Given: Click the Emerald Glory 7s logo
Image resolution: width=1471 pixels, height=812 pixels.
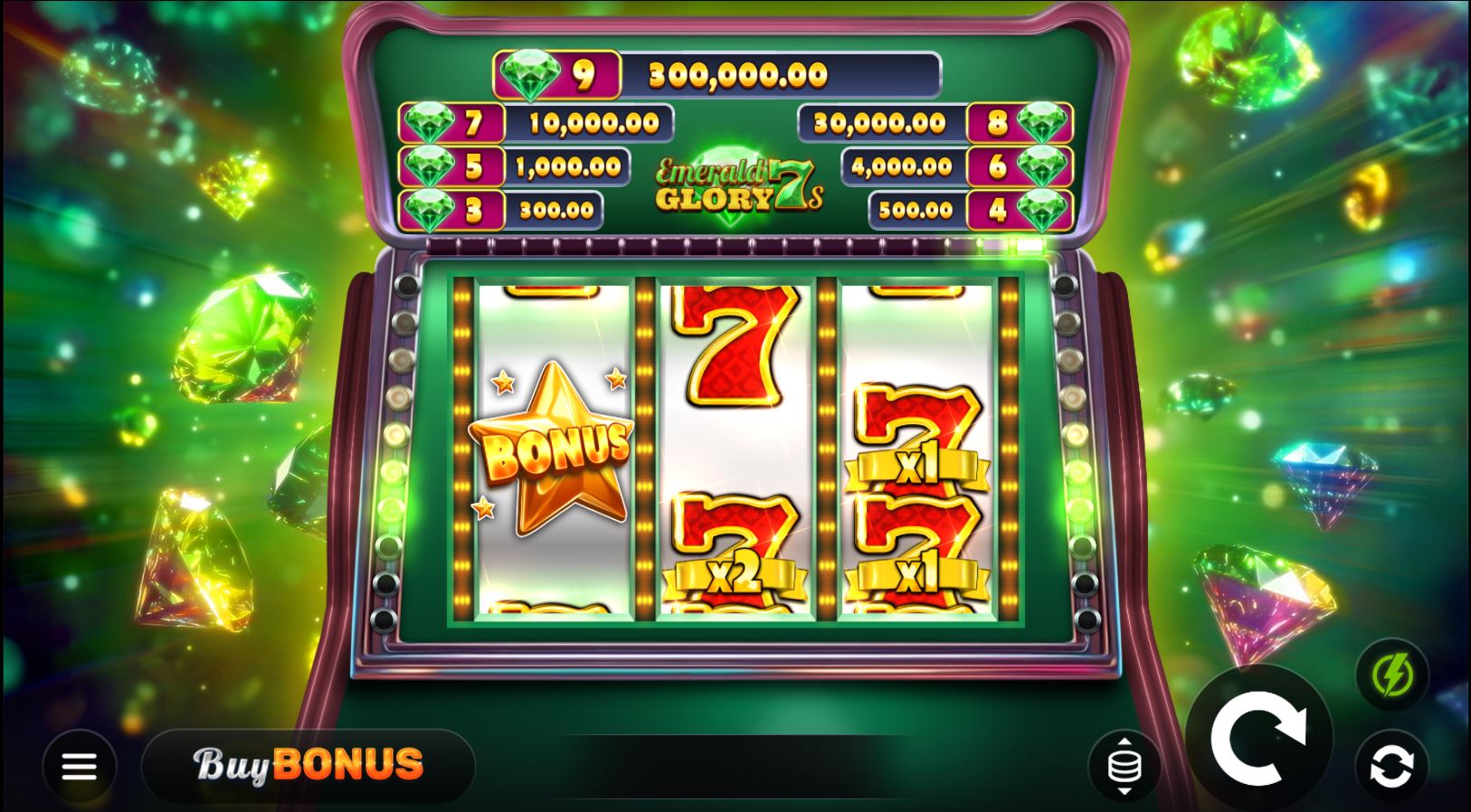Looking at the screenshot, I should coord(735,184).
